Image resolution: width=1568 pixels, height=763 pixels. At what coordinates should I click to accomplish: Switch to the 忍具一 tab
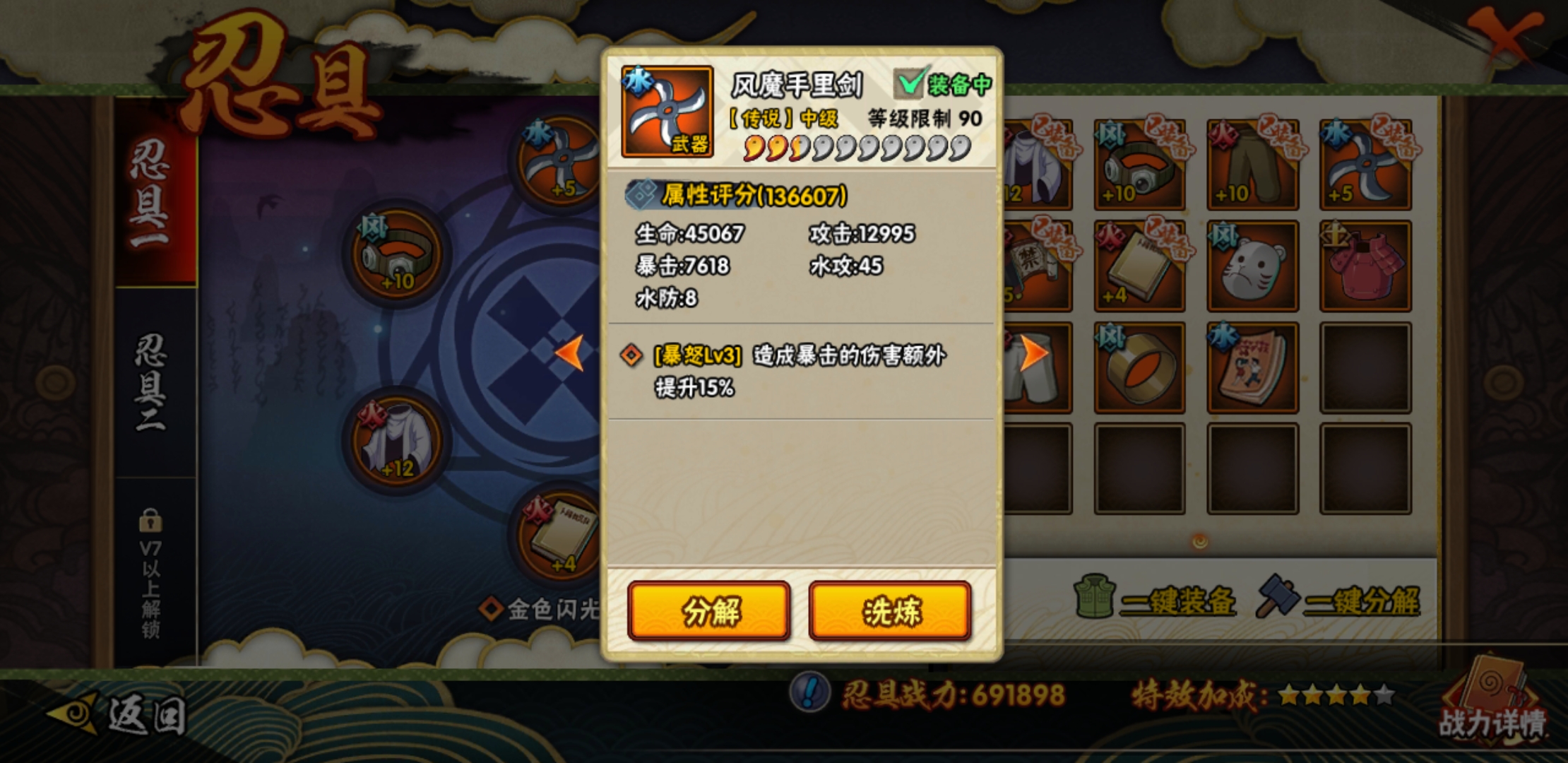point(150,194)
